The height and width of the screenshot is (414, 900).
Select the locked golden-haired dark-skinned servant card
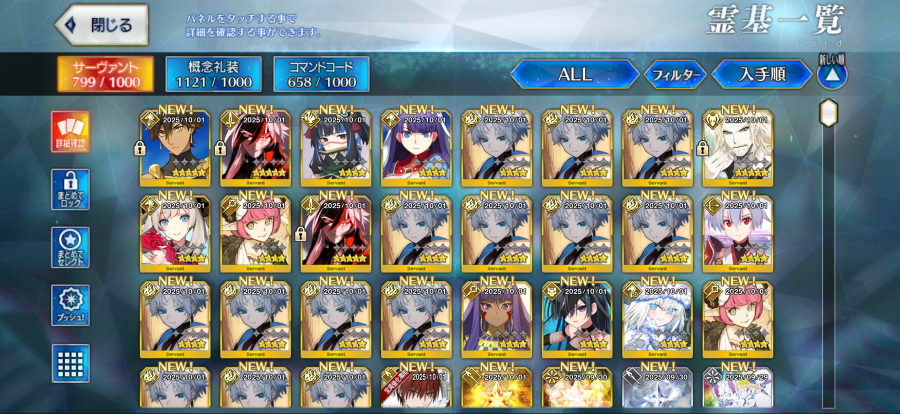[175, 148]
